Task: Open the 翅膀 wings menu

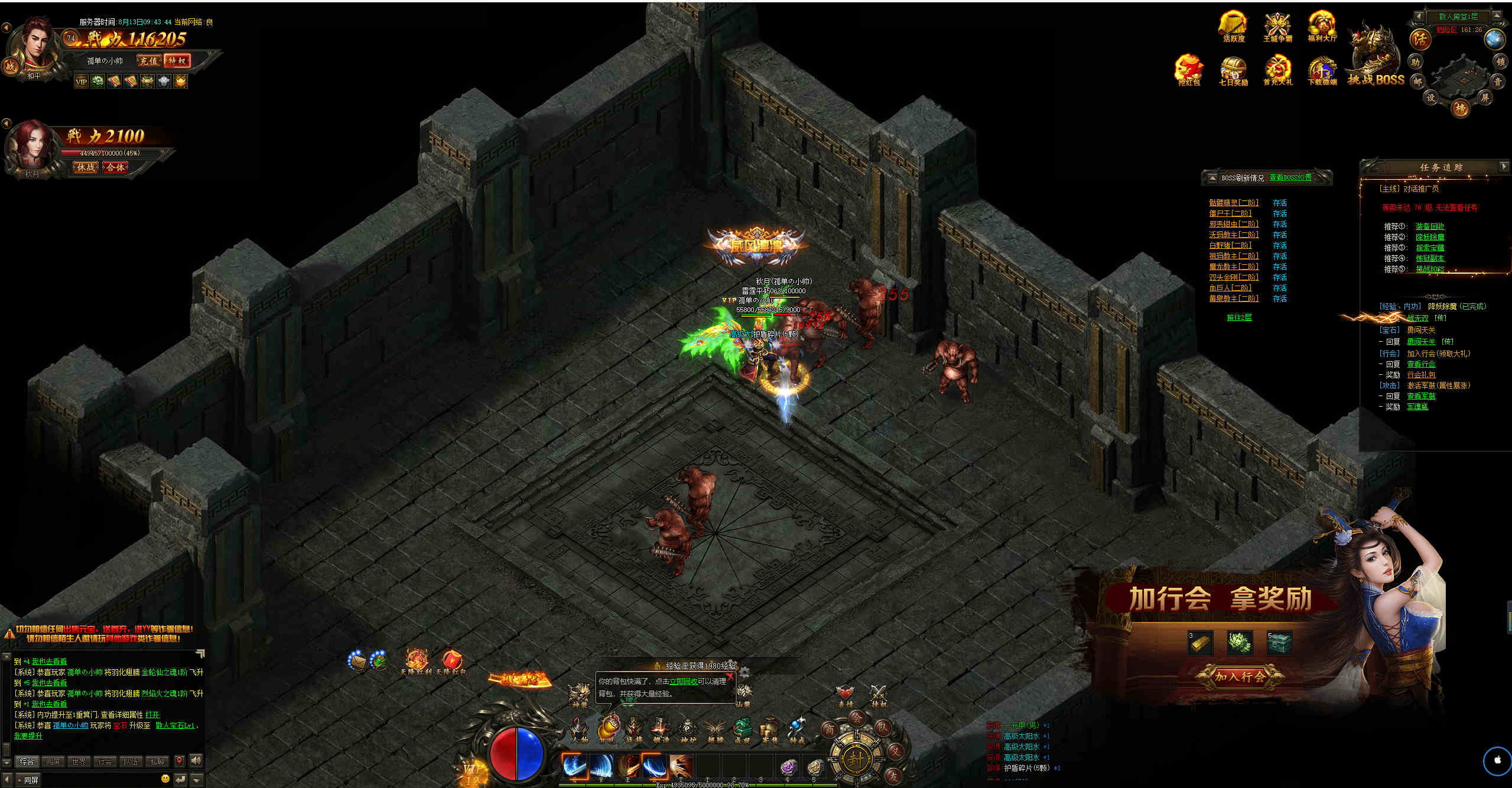Action: [x=715, y=730]
